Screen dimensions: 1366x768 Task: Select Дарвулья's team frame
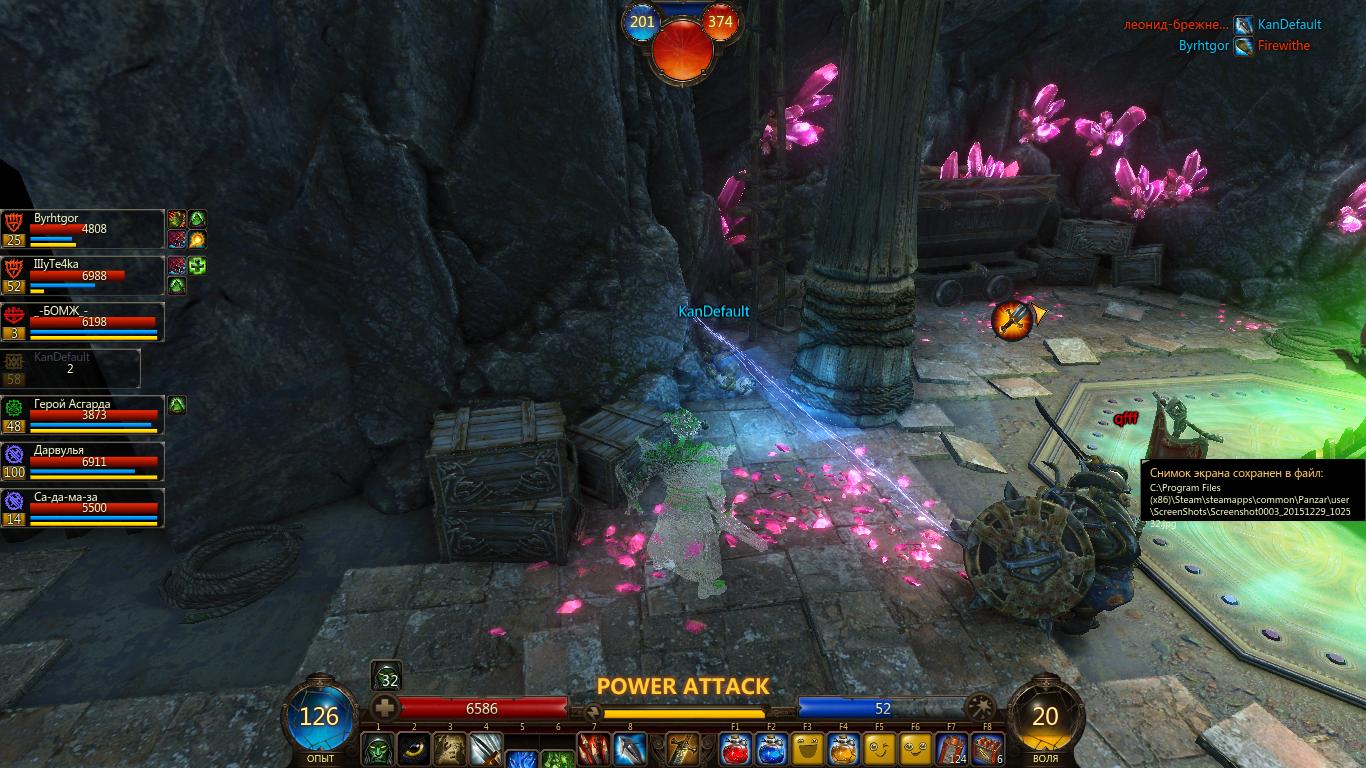82,461
